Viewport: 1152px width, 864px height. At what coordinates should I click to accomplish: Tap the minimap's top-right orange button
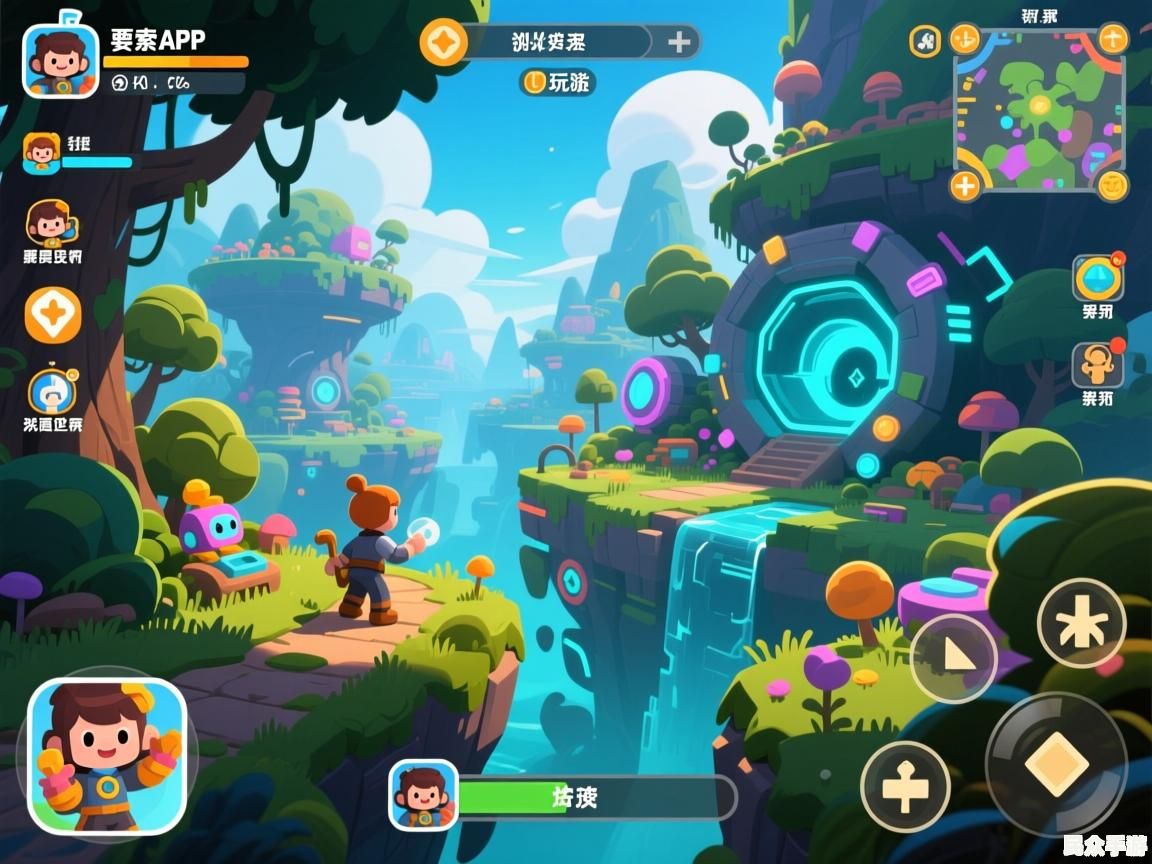[1113, 39]
